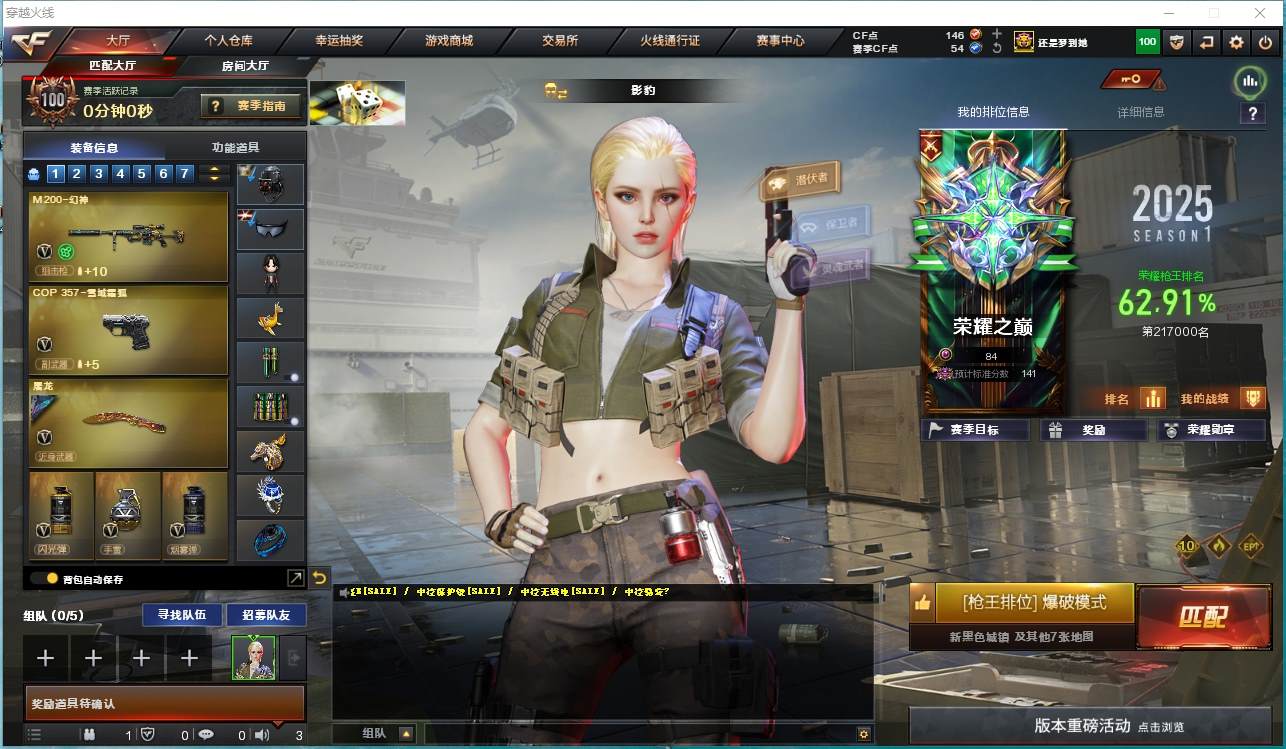Switch to the 功能道具 tab
This screenshot has width=1286, height=749.
[236, 147]
